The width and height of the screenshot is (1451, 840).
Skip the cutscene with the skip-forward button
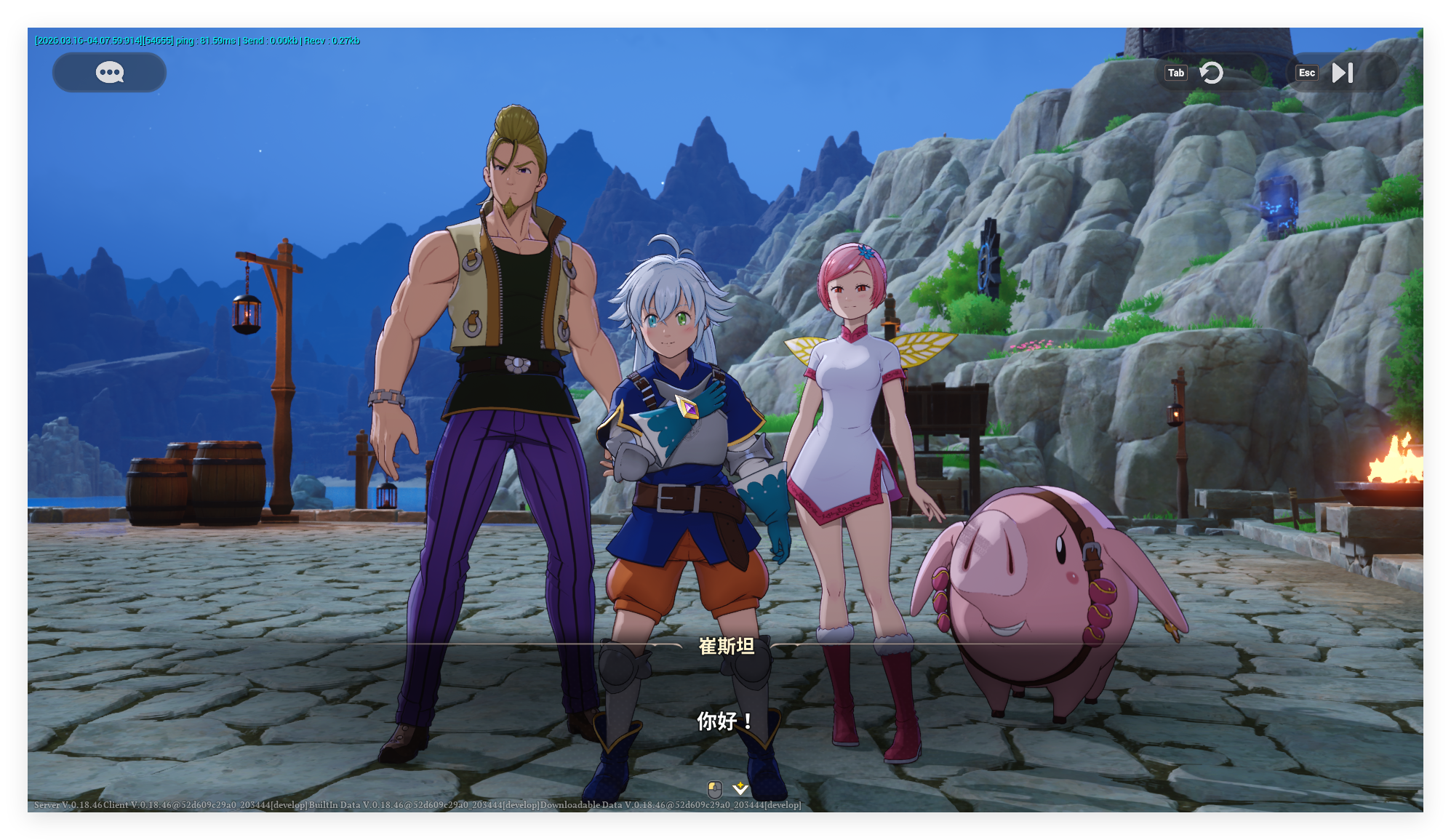1342,73
